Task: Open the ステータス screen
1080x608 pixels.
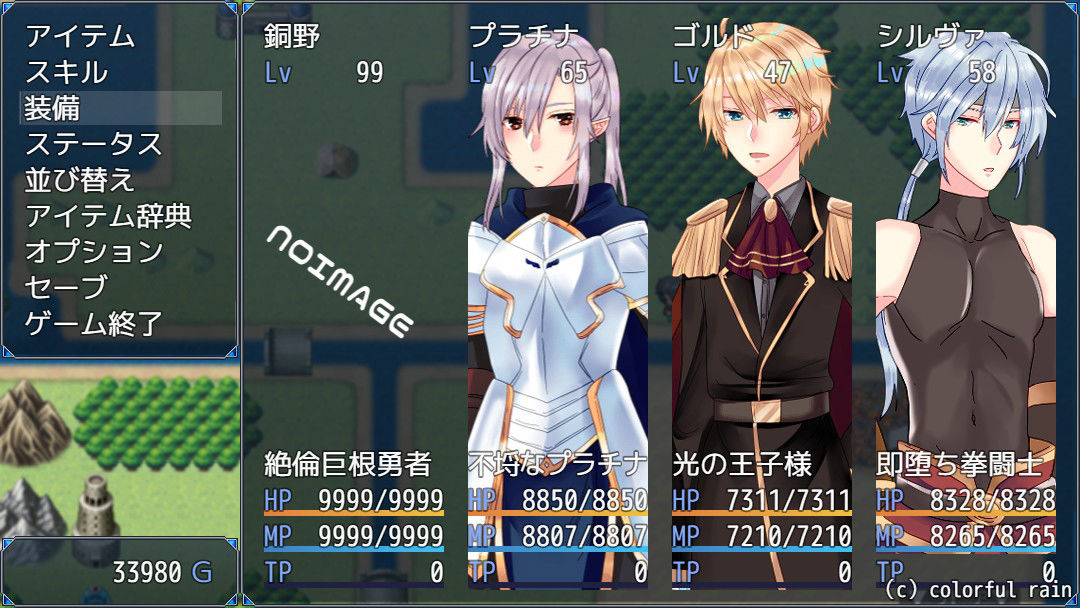Action: 93,144
